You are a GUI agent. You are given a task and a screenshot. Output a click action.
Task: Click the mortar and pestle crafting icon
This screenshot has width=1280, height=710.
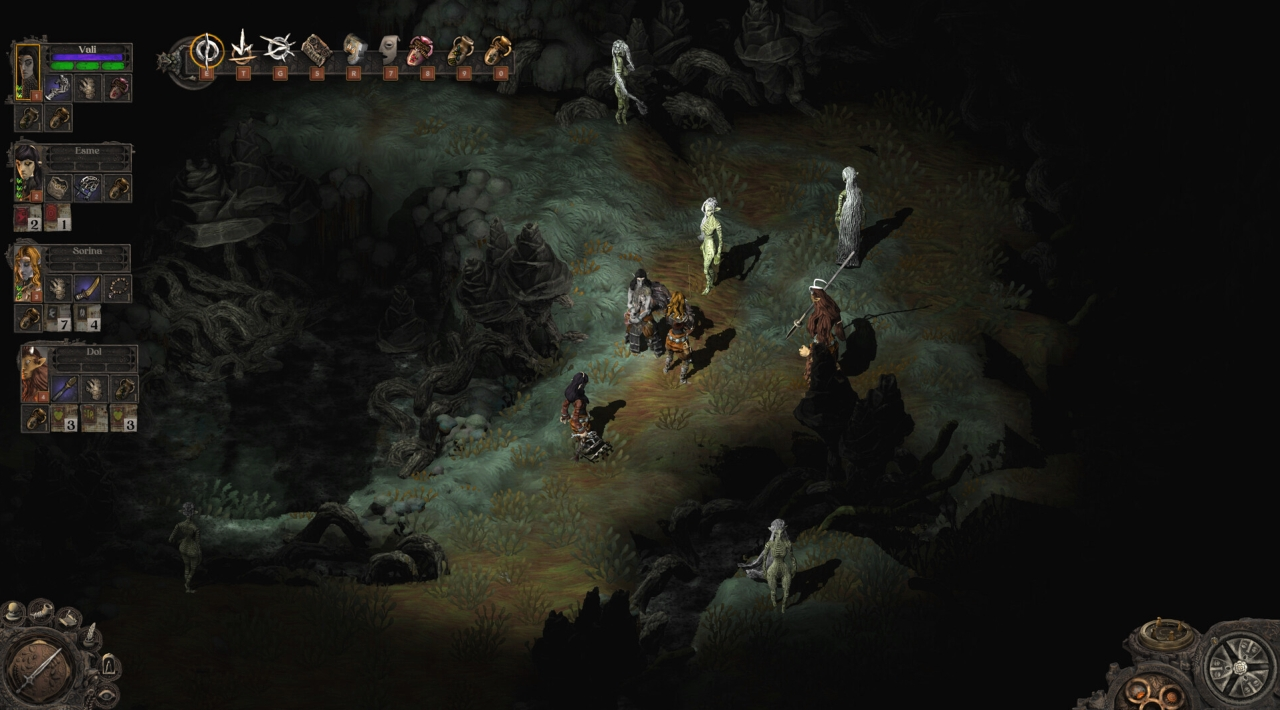tap(40, 609)
